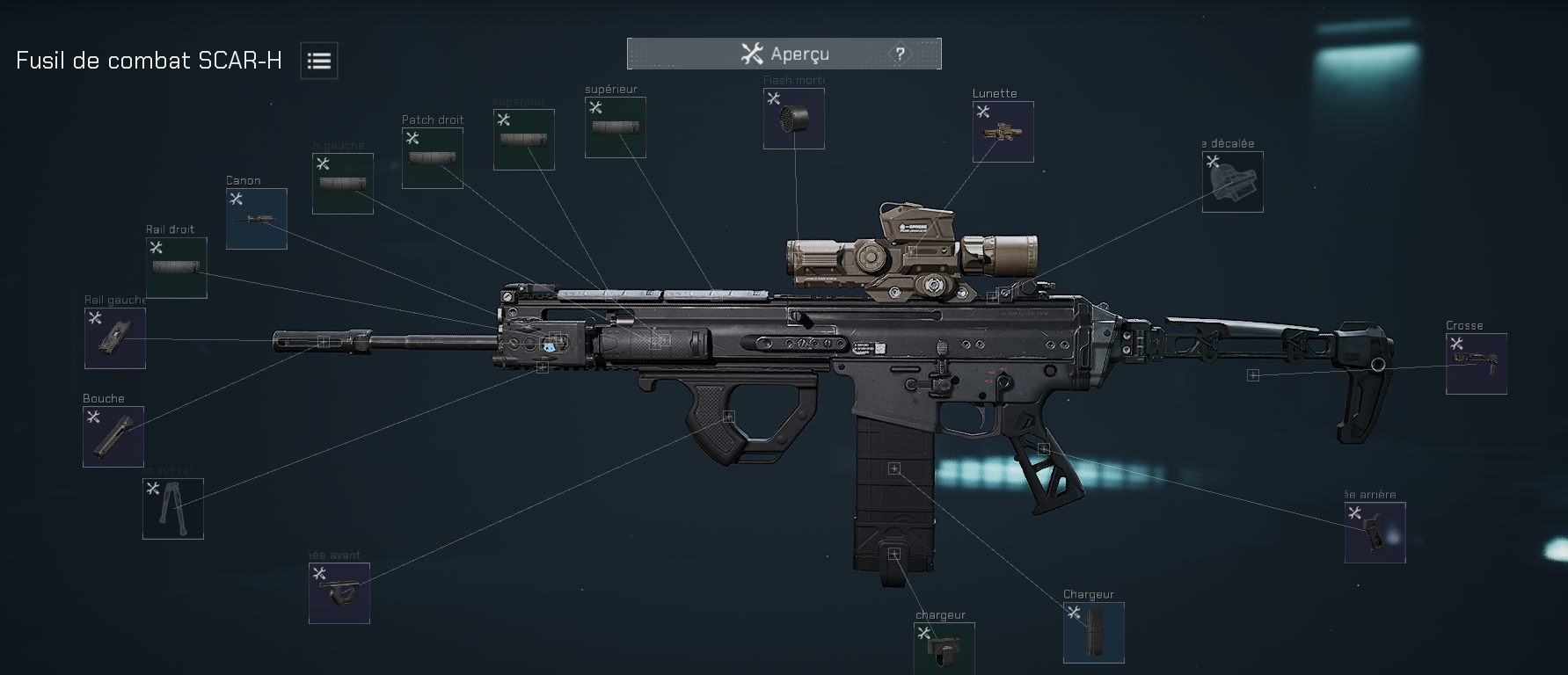Click the attachment point marker on the stock
Image resolution: width=1568 pixels, height=675 pixels.
1252,375
